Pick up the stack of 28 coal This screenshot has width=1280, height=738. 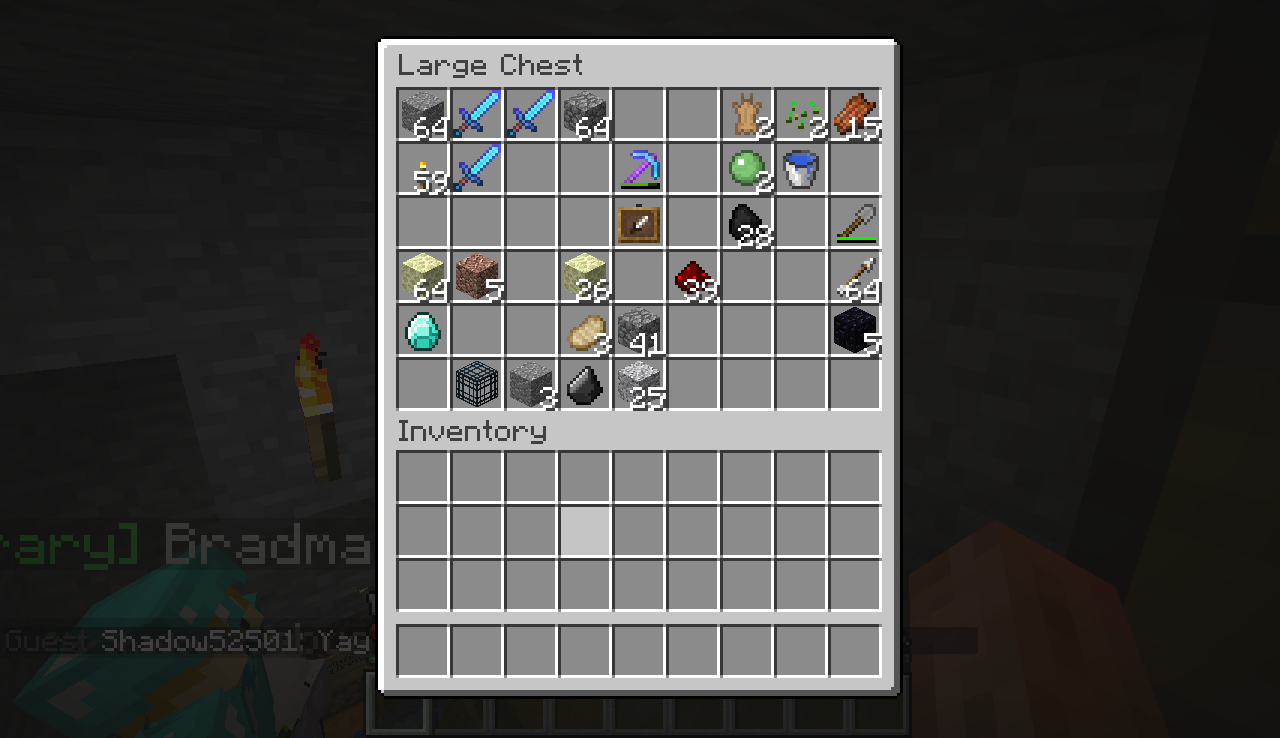tap(747, 222)
